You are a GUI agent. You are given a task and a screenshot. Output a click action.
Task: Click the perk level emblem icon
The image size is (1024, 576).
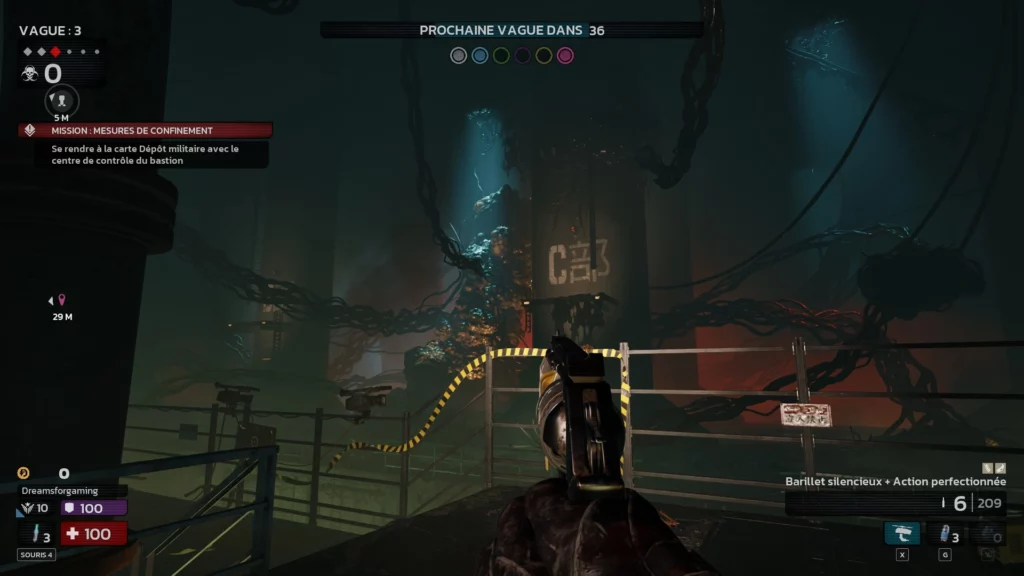[x=26, y=509]
